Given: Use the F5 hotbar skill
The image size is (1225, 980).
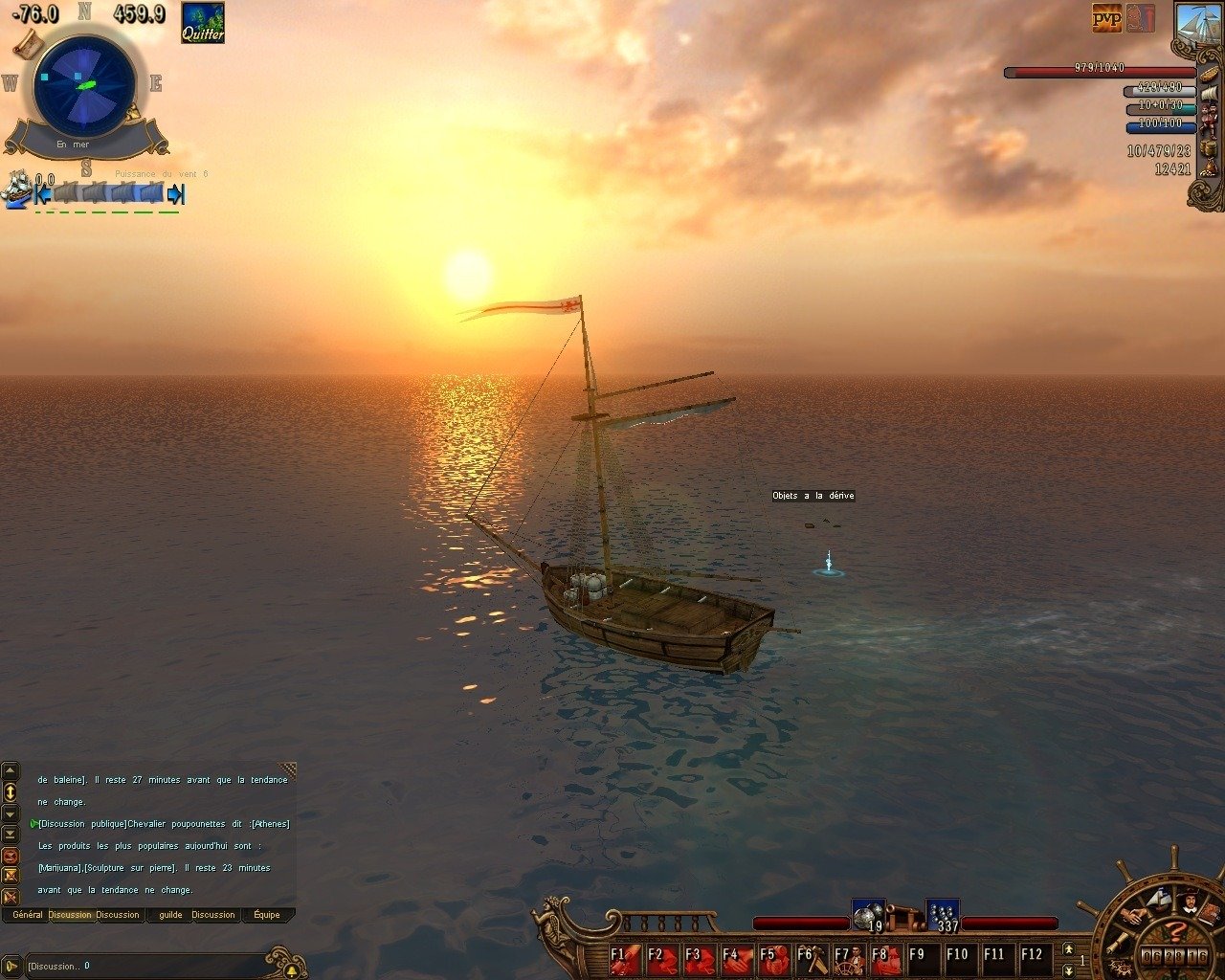Looking at the screenshot, I should pos(774,957).
